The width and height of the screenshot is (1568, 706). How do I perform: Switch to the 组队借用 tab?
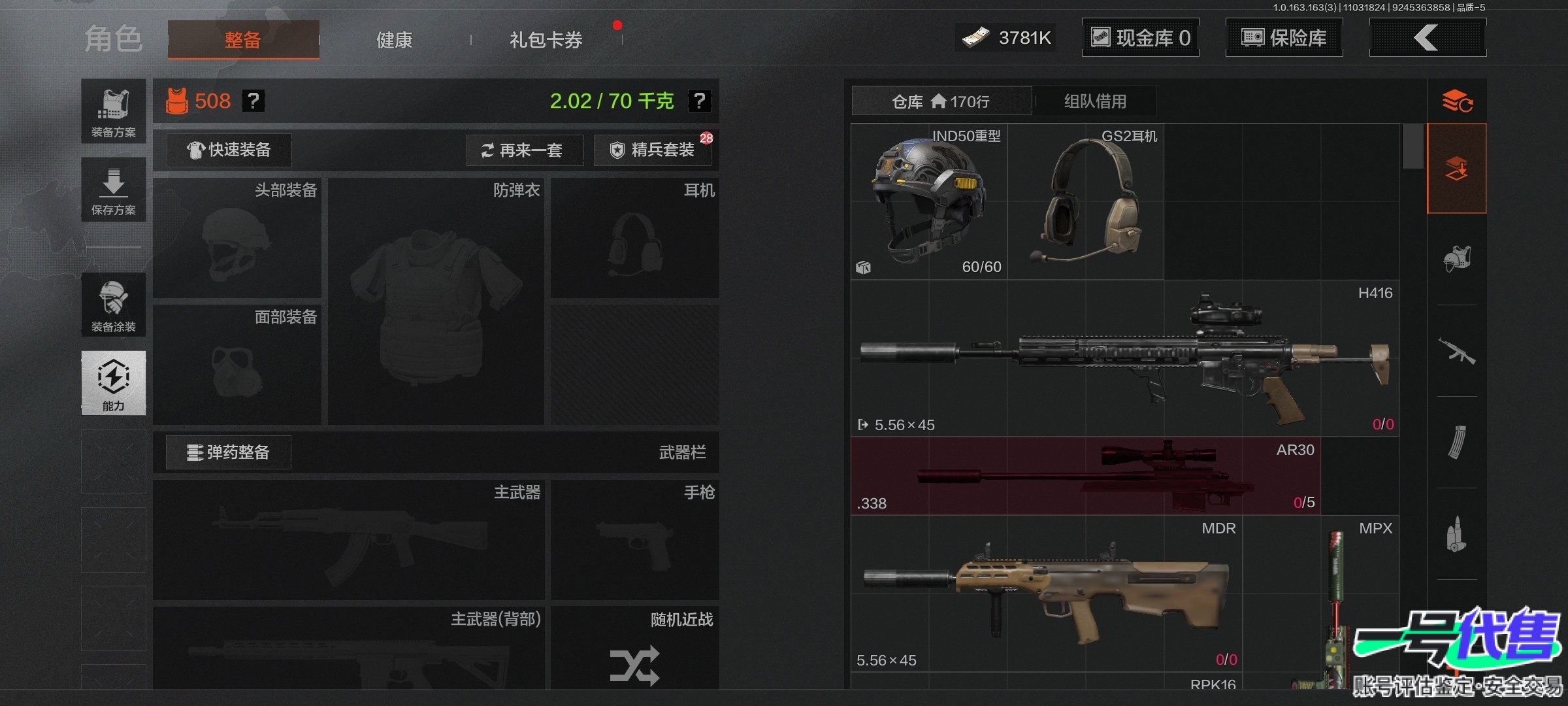(x=1095, y=101)
